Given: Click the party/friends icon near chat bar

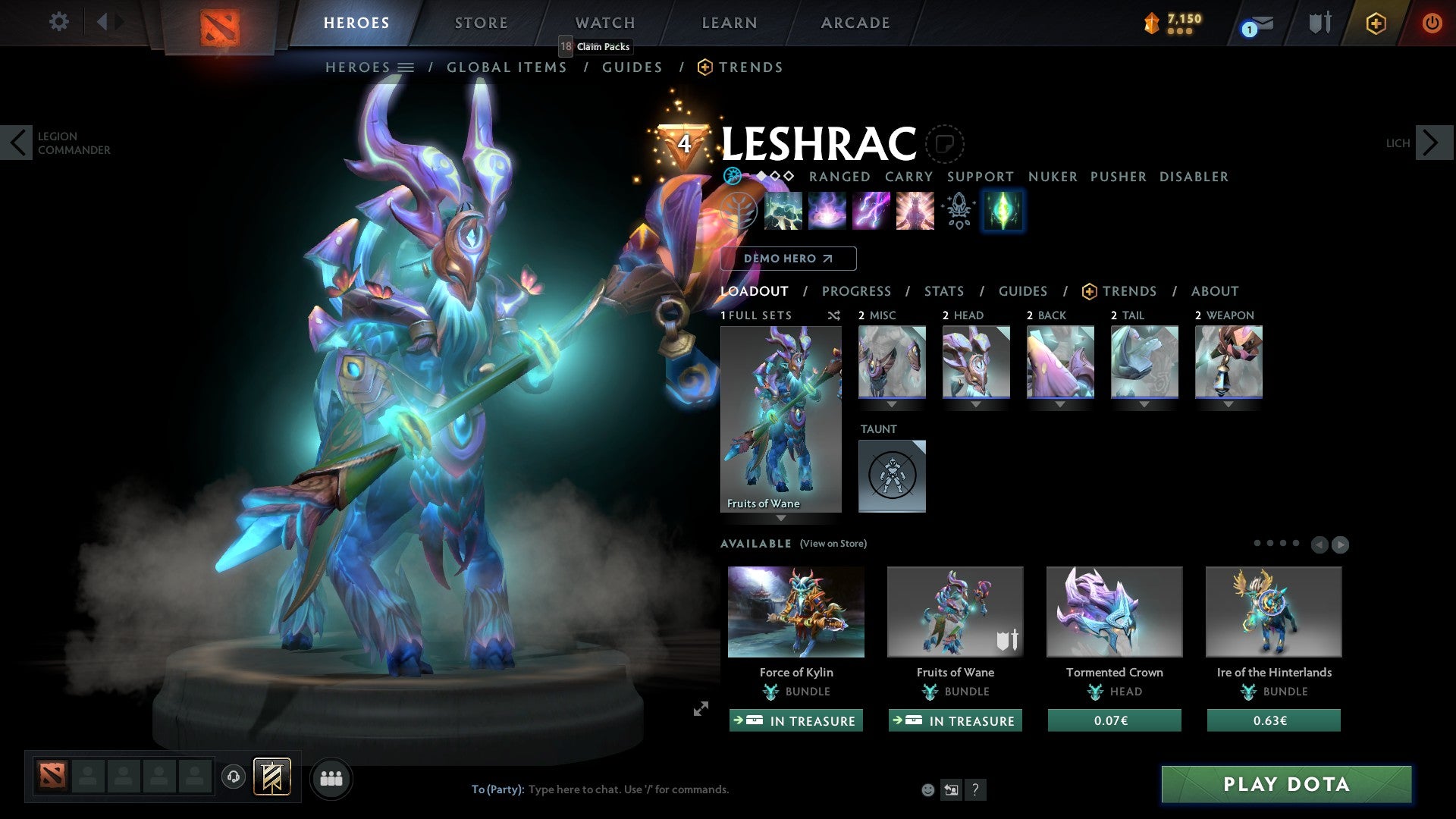Looking at the screenshot, I should [331, 777].
